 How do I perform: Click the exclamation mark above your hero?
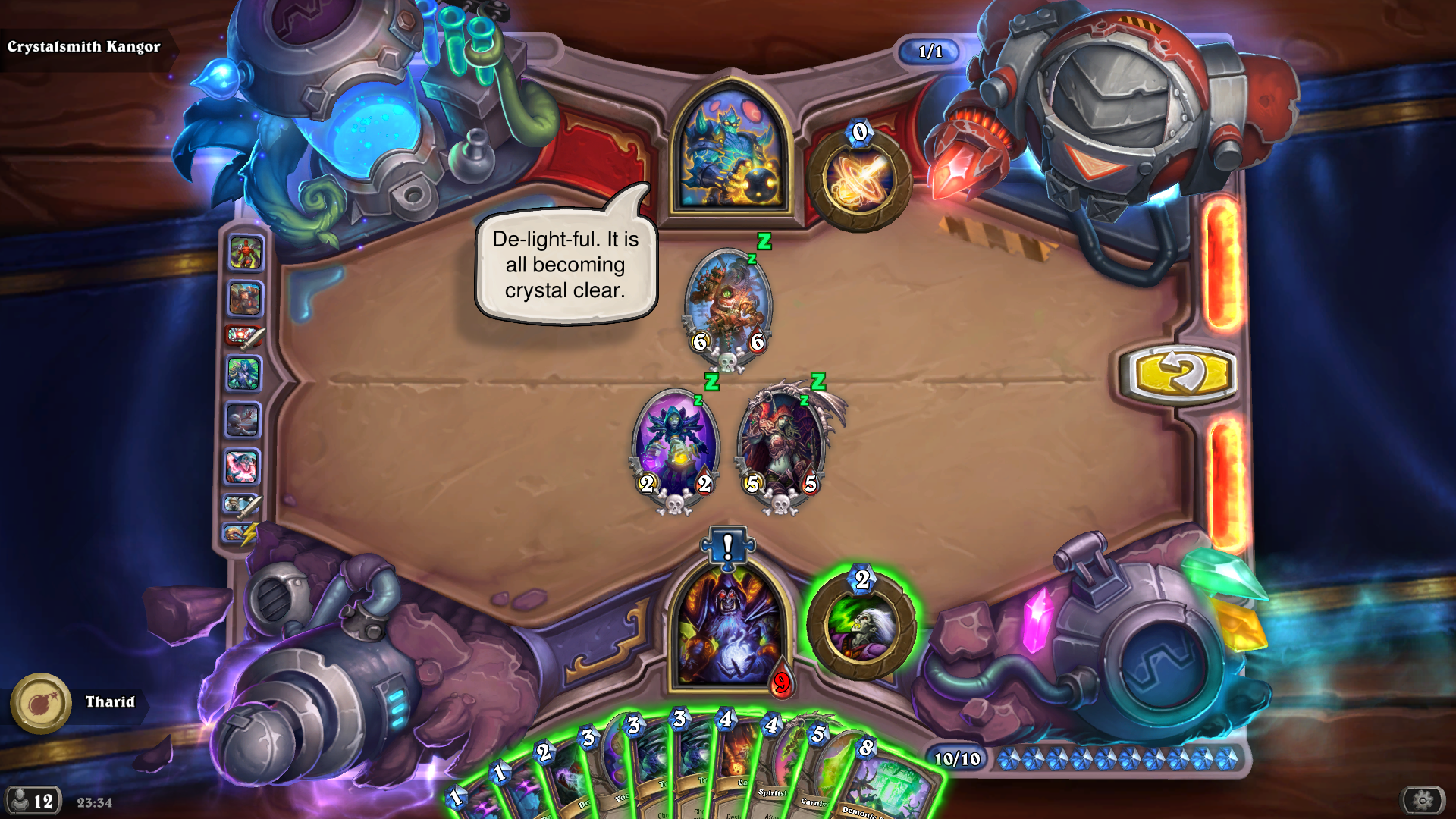click(727, 545)
